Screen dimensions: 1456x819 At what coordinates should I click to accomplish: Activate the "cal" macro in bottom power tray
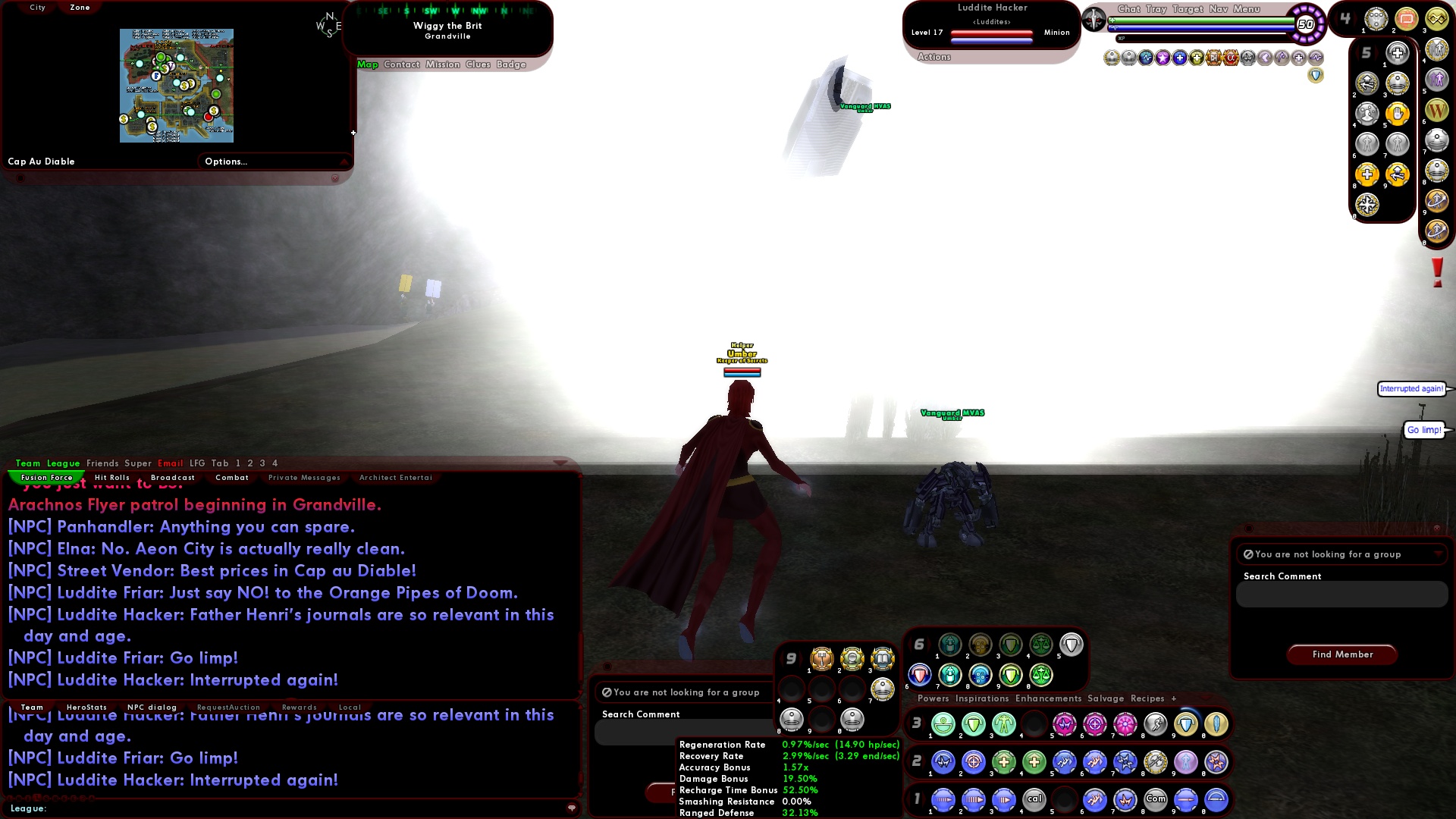click(x=1034, y=799)
